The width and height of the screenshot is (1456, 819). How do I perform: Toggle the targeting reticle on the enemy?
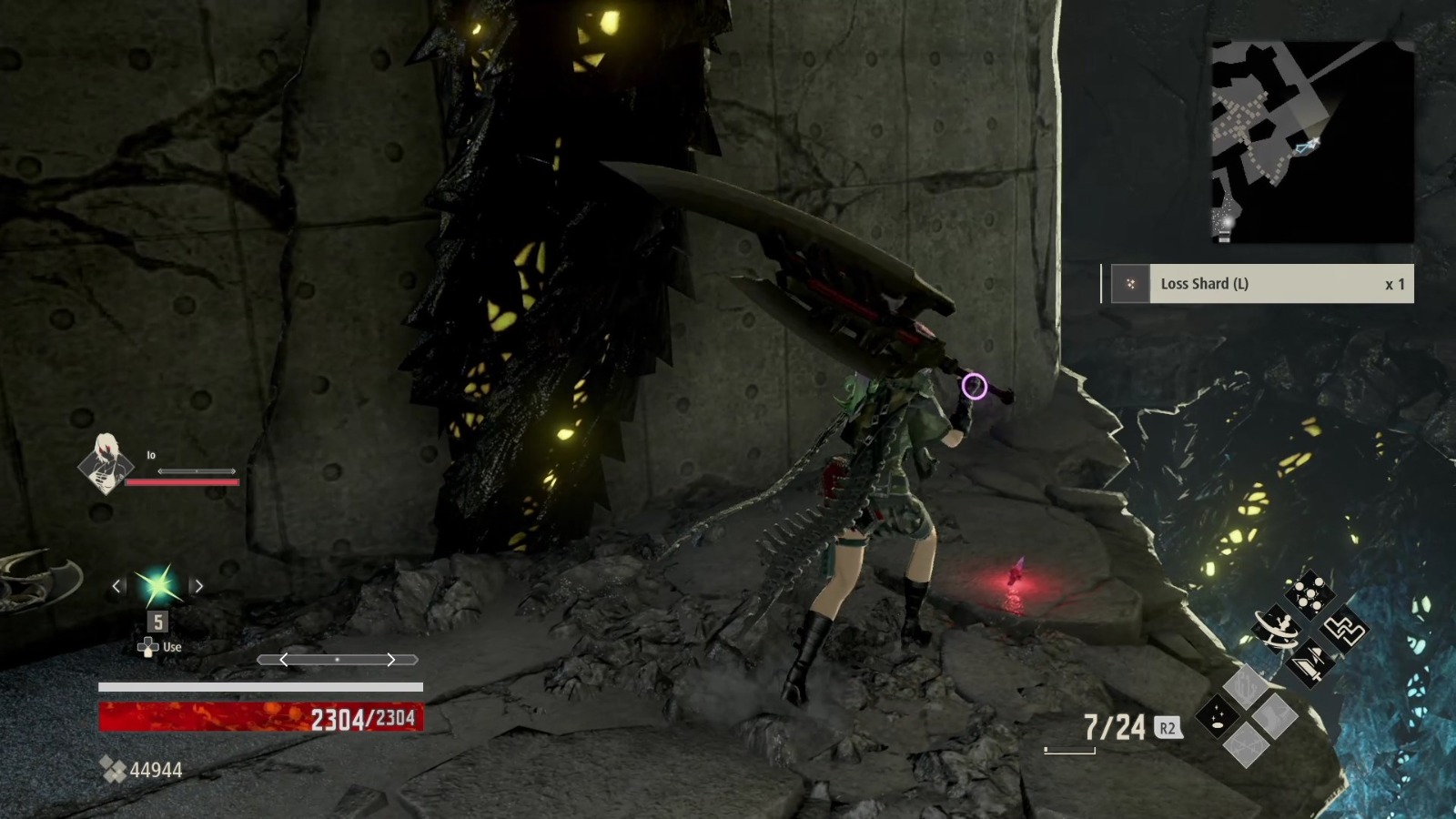[974, 387]
